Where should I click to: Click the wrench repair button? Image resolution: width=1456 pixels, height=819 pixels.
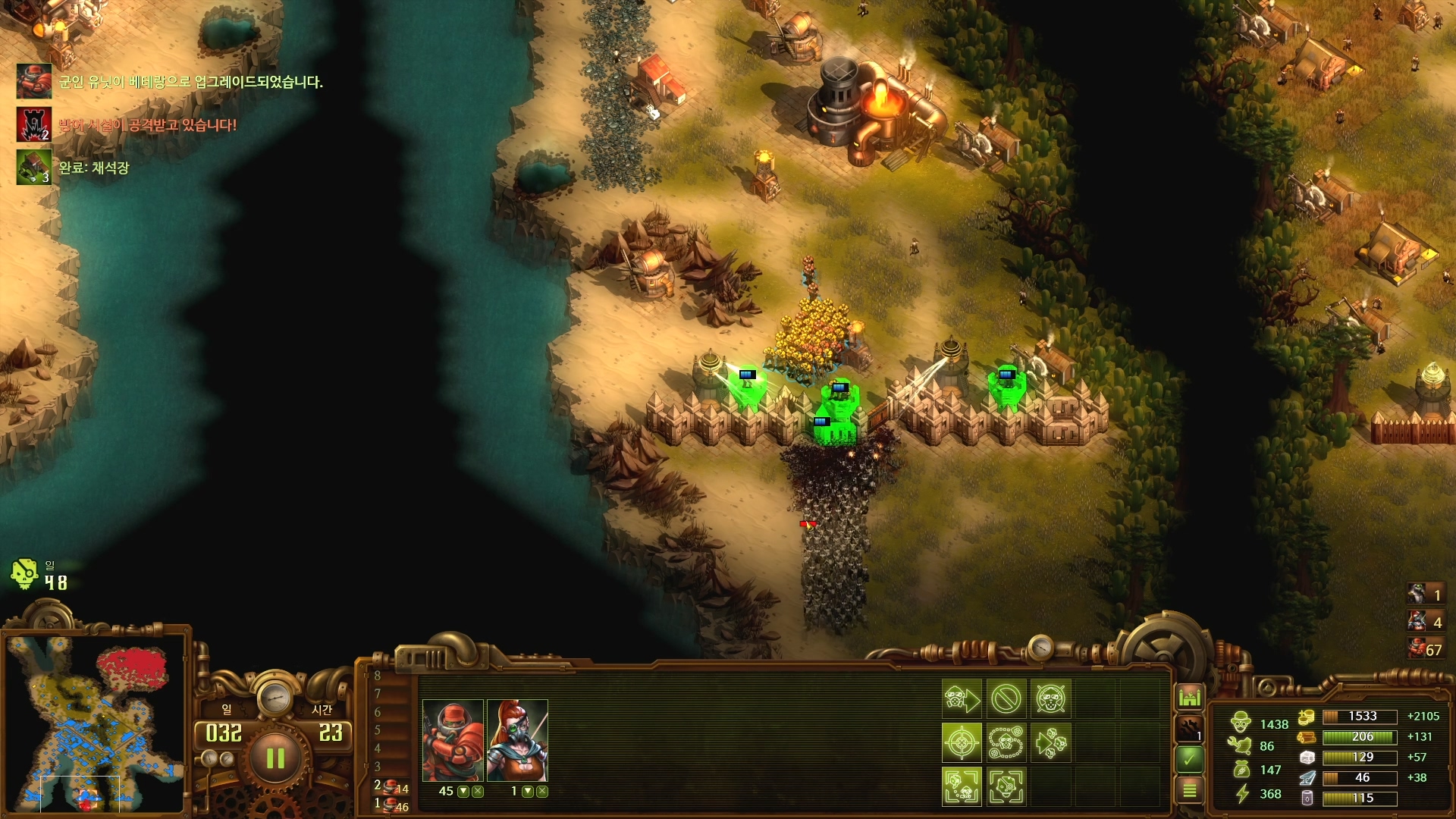(1189, 729)
